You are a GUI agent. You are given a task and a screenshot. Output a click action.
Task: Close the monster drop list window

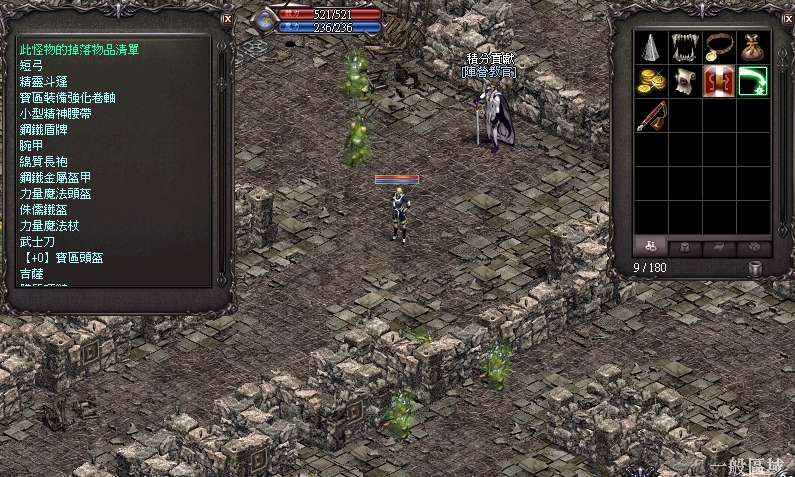click(227, 18)
